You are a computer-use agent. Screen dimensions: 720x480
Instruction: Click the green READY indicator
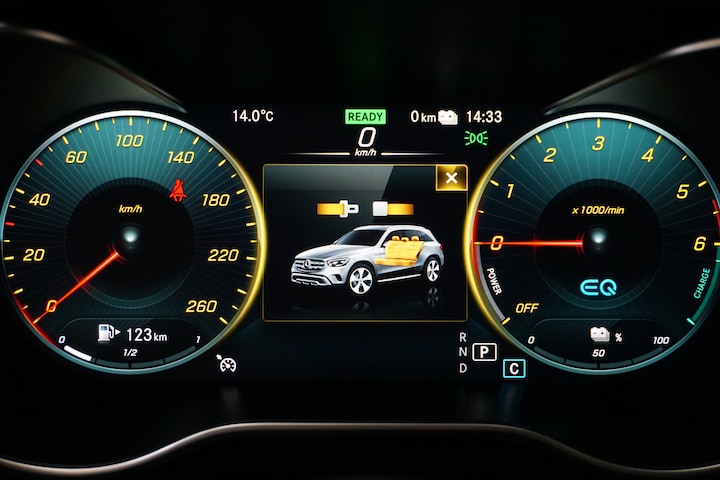366,116
